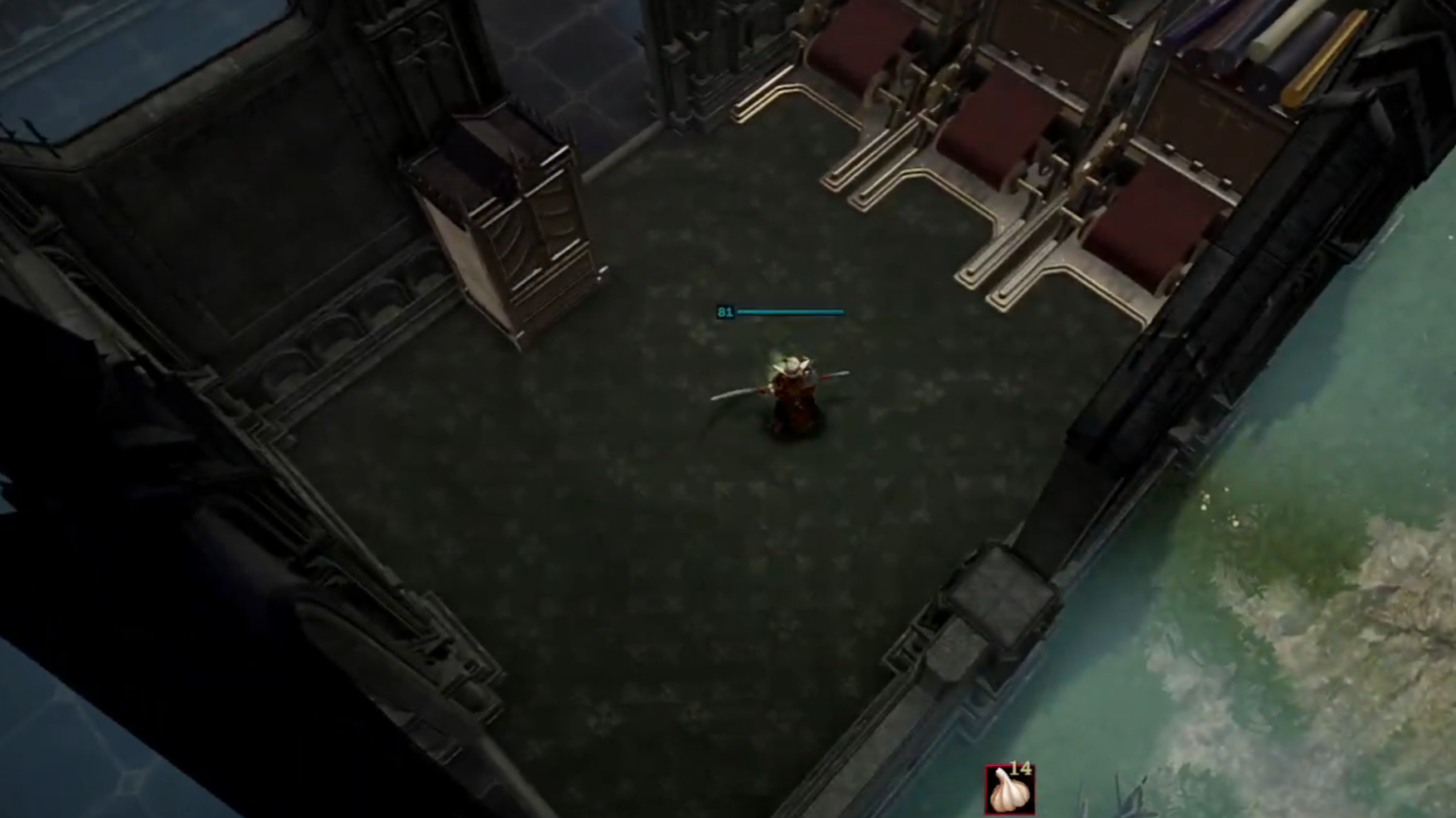Click the blue progress bar above the character
This screenshot has height=818, width=1456.
coord(792,310)
